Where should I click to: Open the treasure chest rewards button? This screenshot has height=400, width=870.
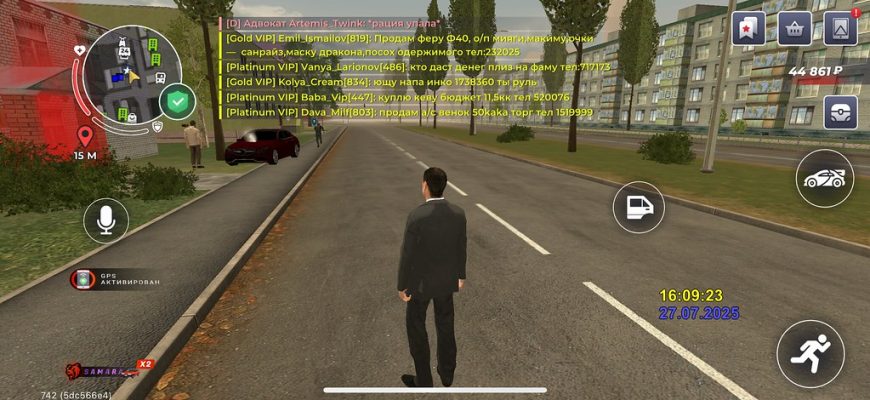tap(840, 112)
